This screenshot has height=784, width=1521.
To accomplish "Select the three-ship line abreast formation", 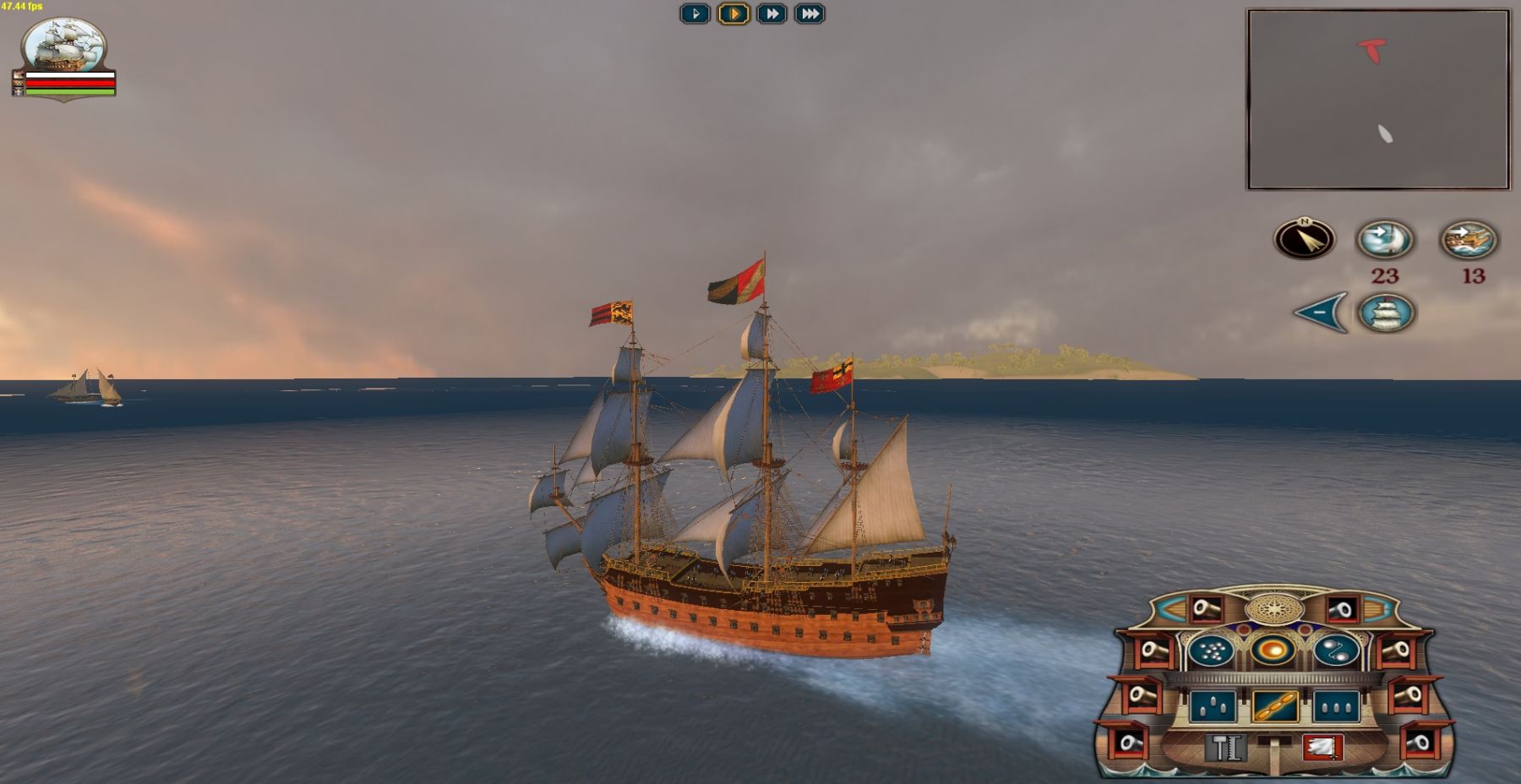I will coord(1336,706).
